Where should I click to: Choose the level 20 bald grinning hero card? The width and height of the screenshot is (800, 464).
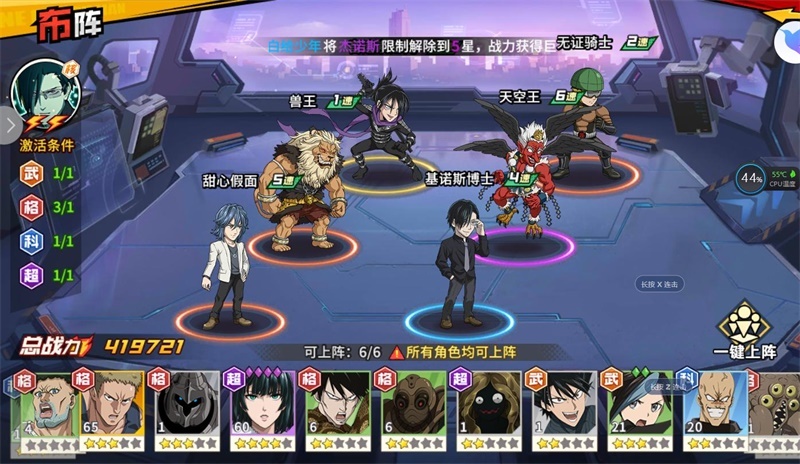[x=711, y=409]
